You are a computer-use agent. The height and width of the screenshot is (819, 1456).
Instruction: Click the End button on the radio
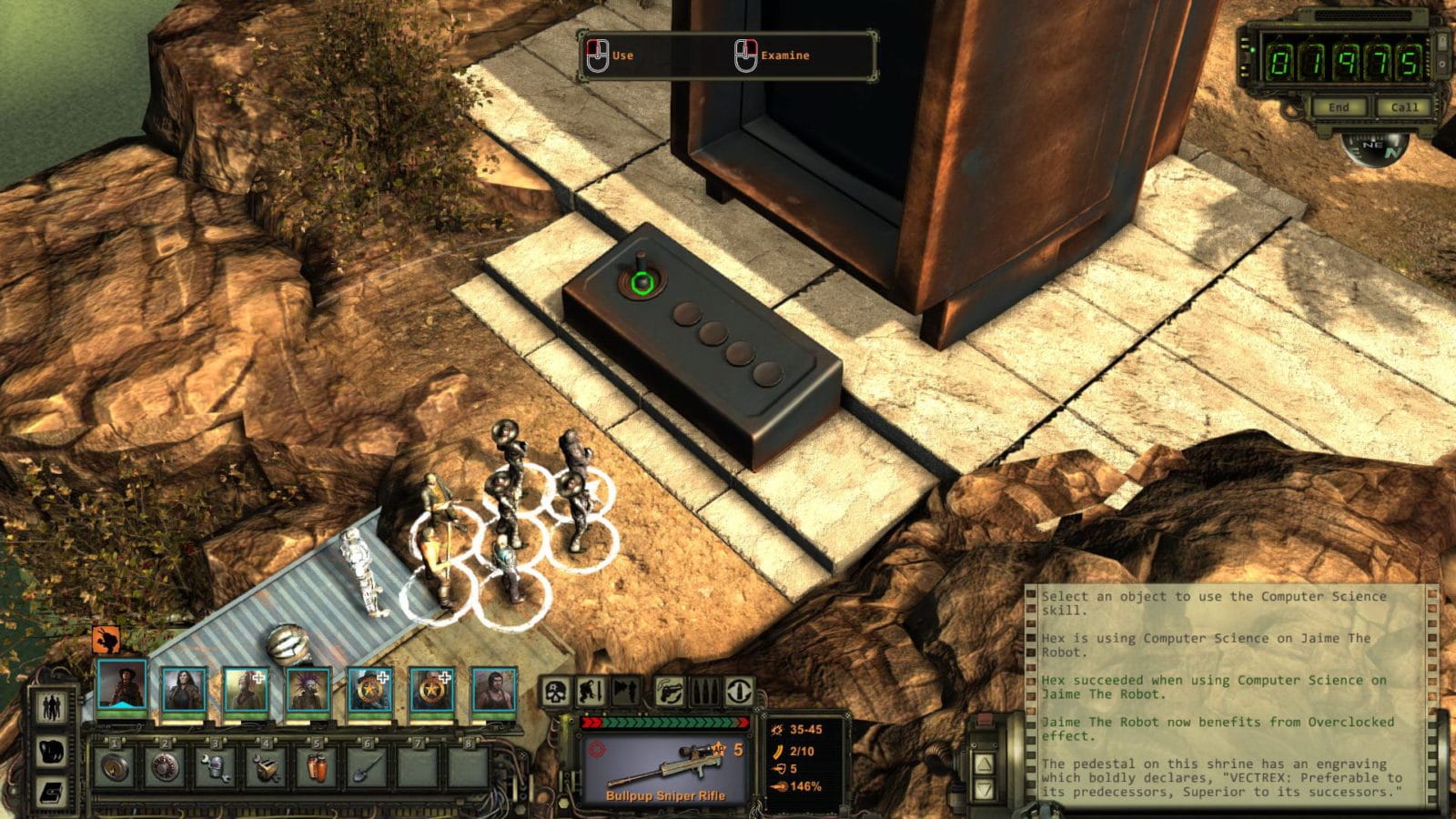click(1338, 107)
